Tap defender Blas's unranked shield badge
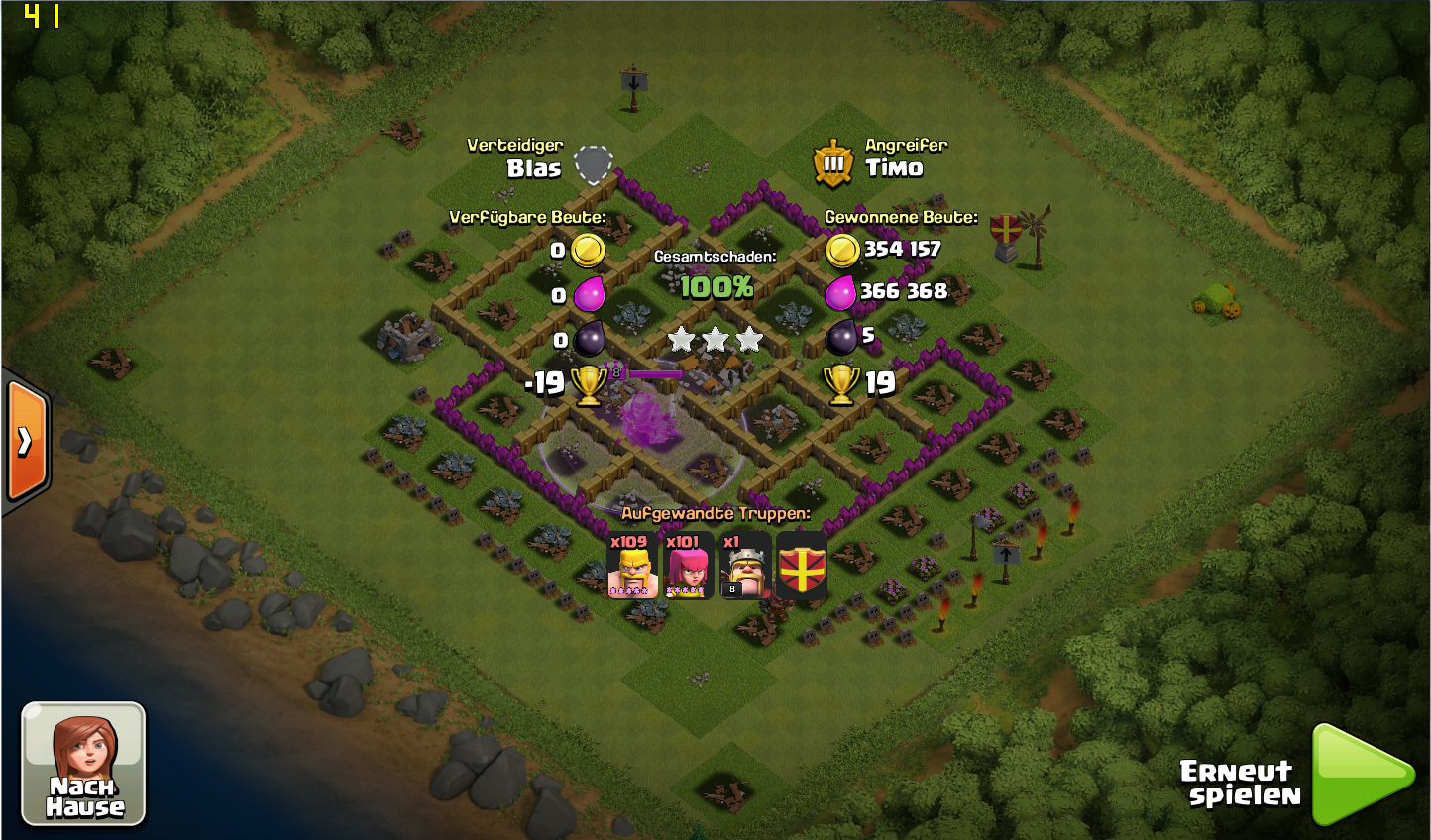The height and width of the screenshot is (840, 1431). [x=593, y=164]
